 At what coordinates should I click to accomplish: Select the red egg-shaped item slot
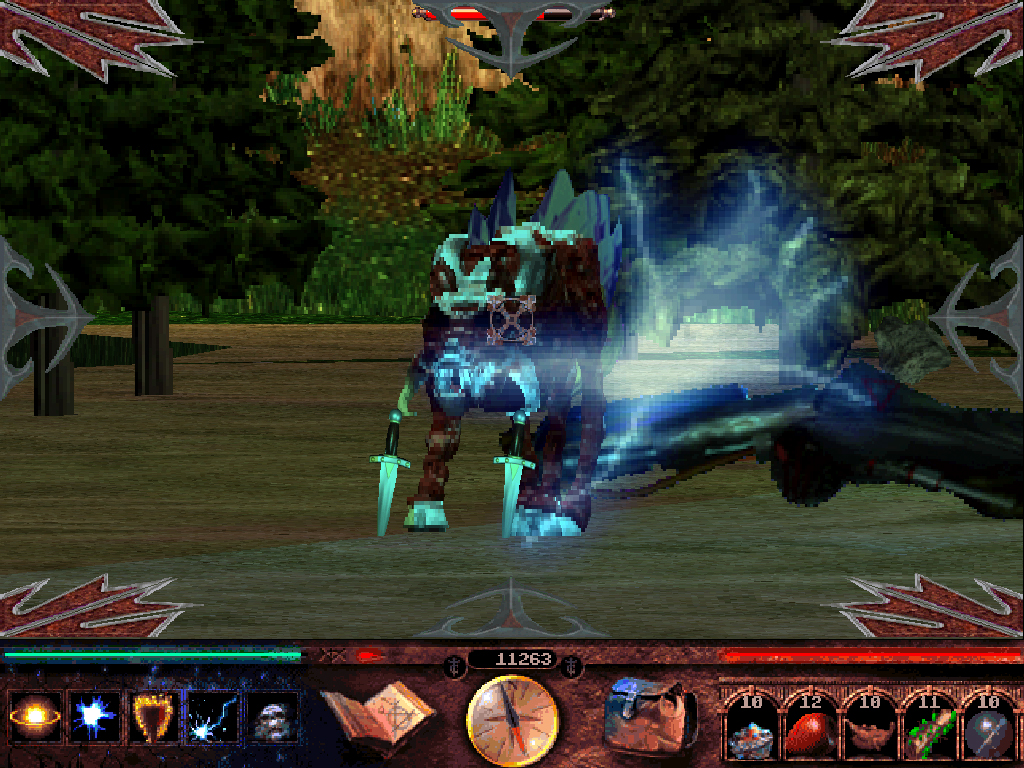tap(810, 730)
